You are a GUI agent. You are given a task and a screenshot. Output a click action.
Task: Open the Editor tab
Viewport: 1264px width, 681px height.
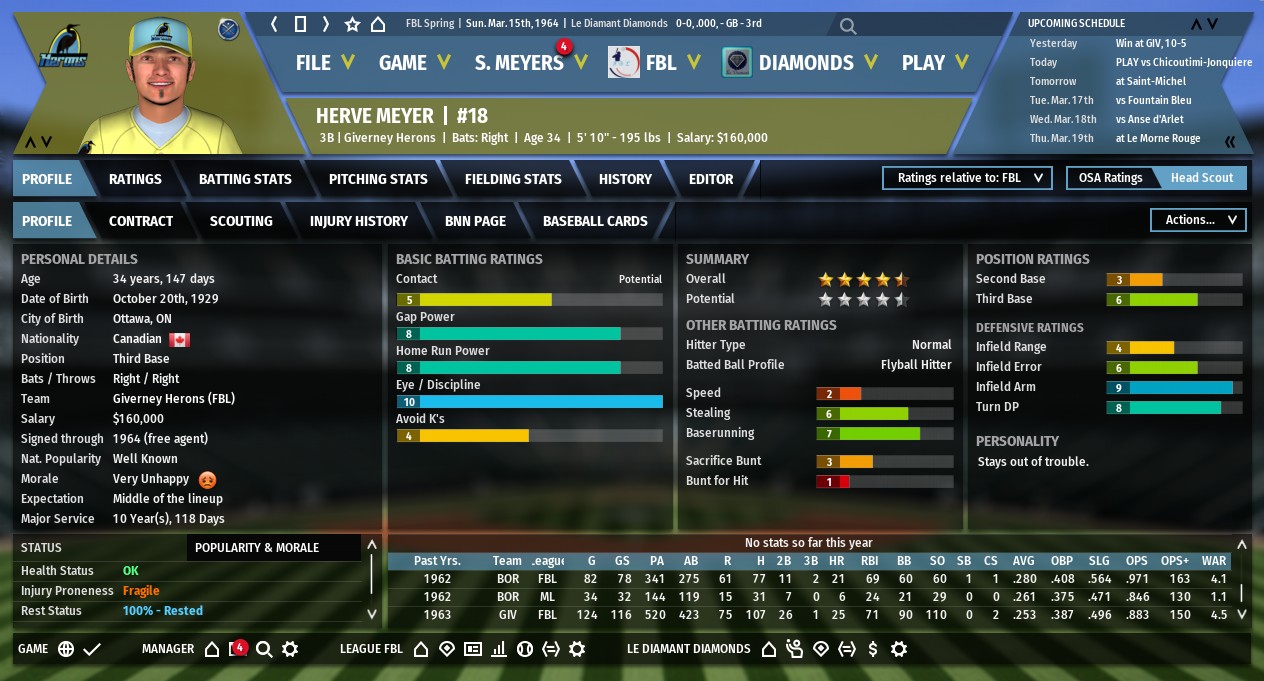click(x=711, y=179)
